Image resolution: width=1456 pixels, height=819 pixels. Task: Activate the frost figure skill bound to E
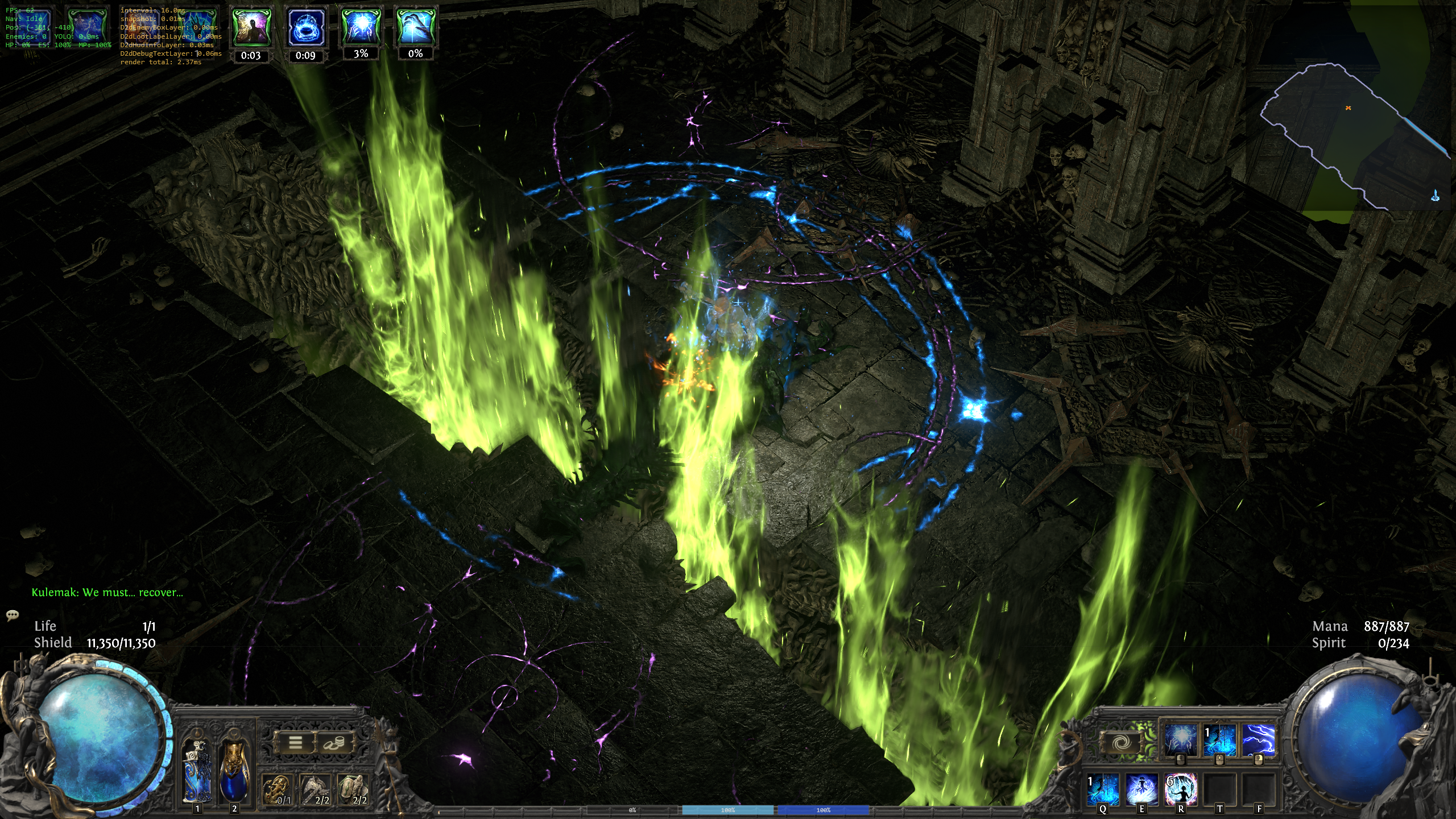pos(1141,789)
